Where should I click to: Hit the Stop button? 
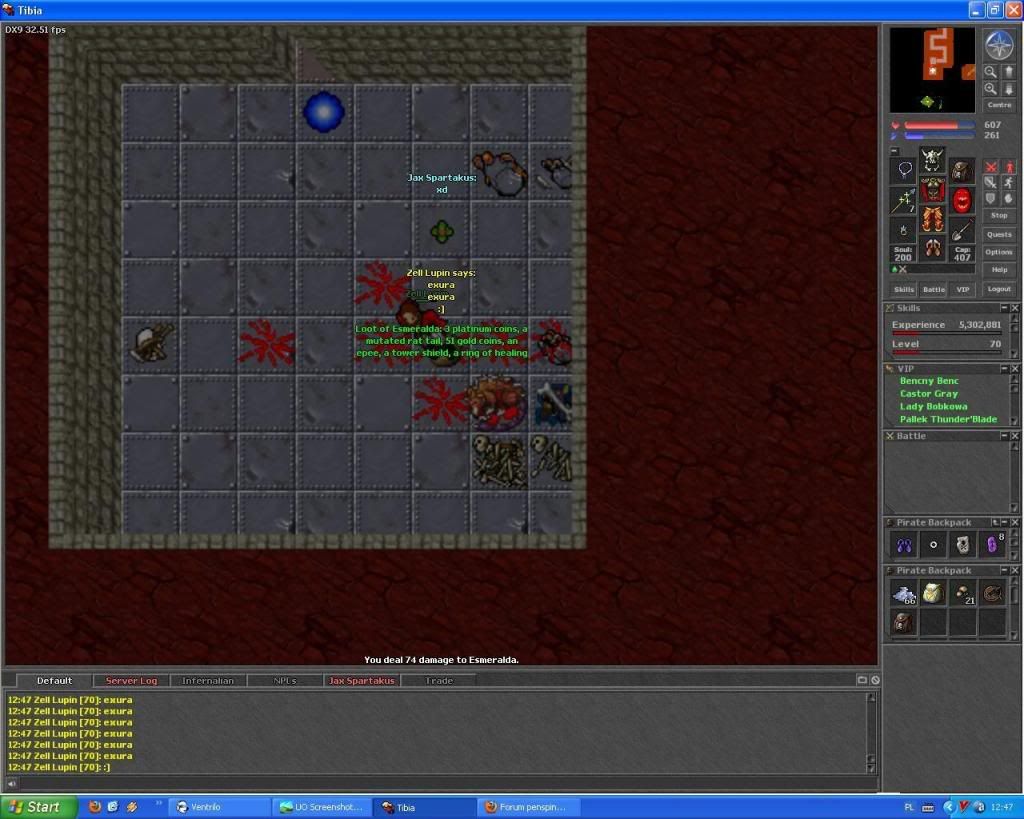coord(999,215)
